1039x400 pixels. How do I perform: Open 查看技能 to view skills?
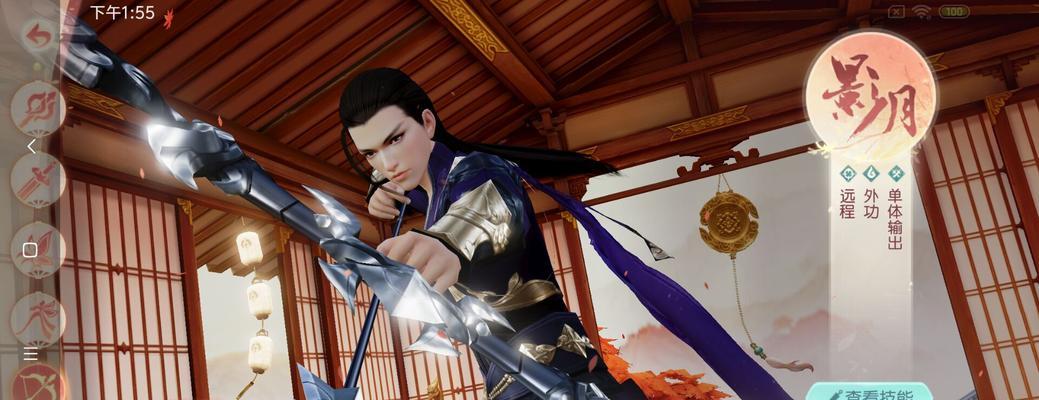click(869, 393)
